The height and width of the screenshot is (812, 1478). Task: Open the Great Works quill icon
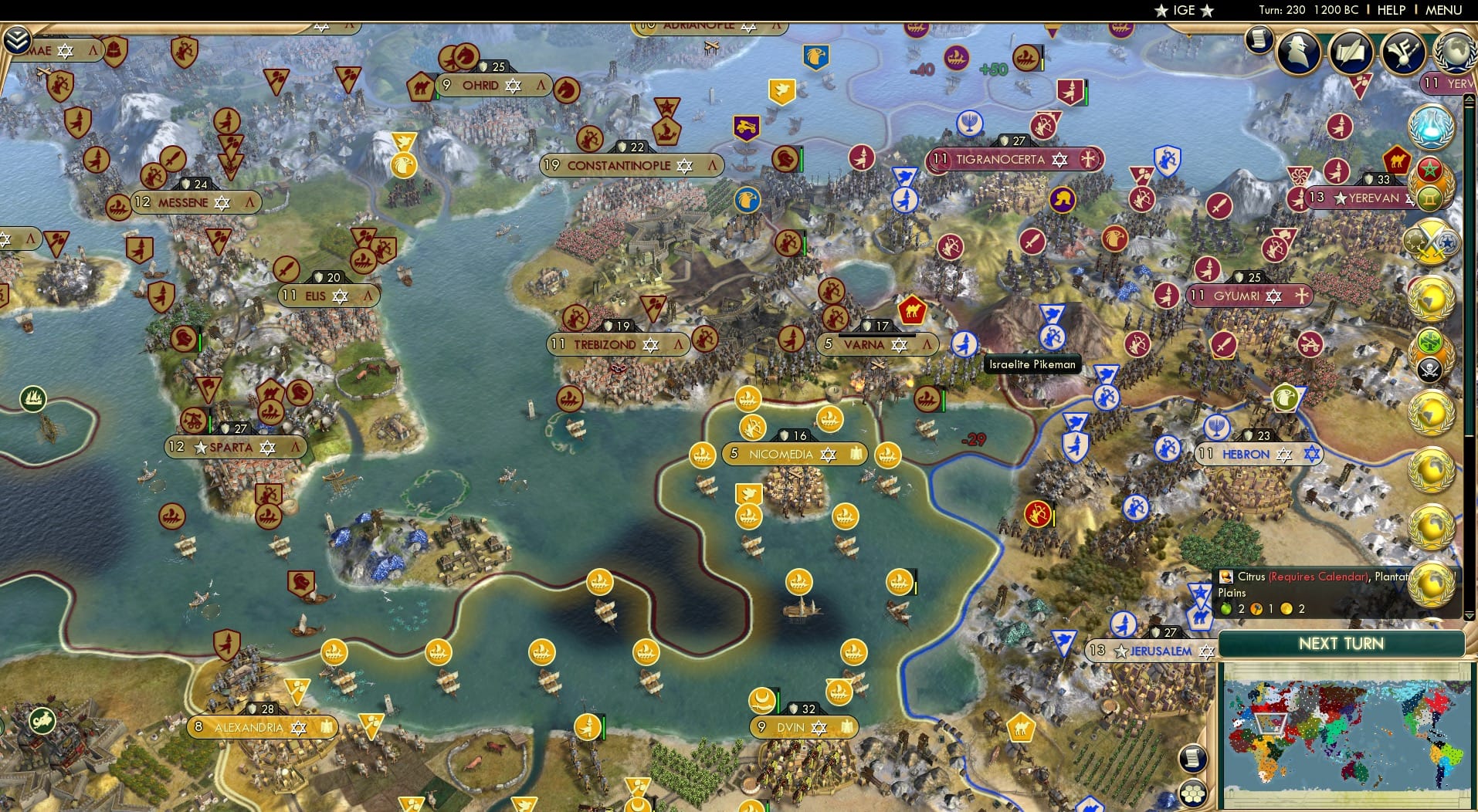click(x=1350, y=50)
